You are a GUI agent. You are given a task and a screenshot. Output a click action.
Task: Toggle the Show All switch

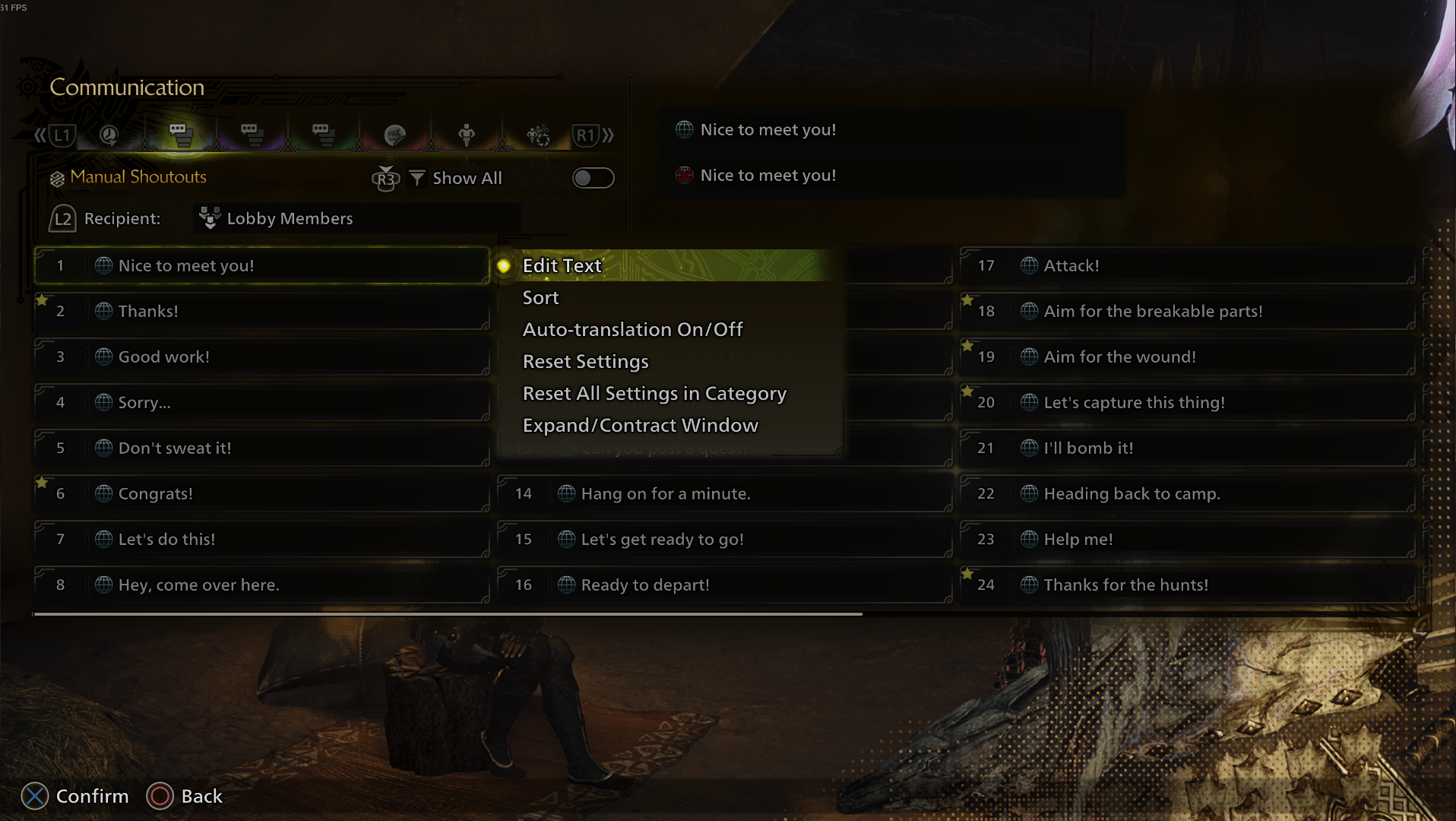593,178
